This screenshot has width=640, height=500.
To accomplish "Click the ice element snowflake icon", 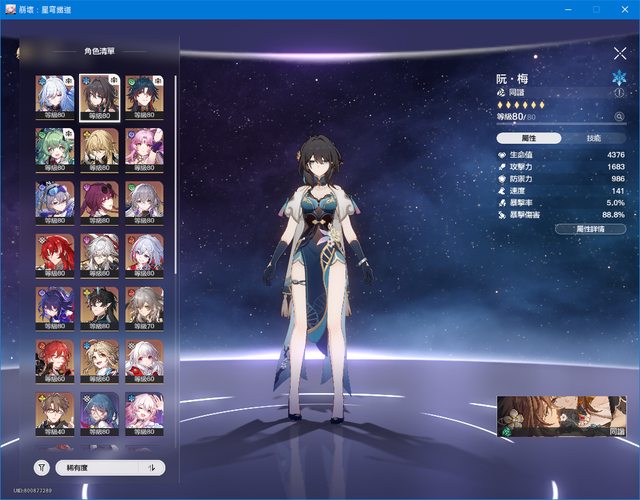I will 618,76.
